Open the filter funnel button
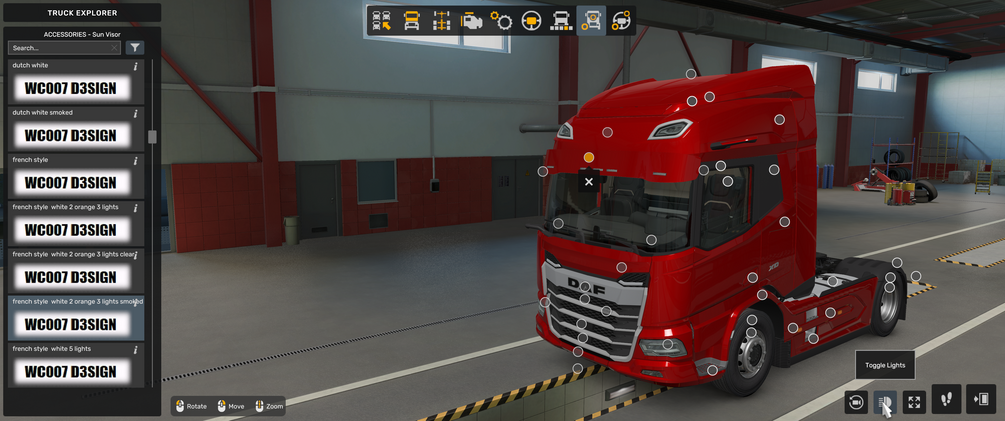The image size is (1005, 421). 135,48
